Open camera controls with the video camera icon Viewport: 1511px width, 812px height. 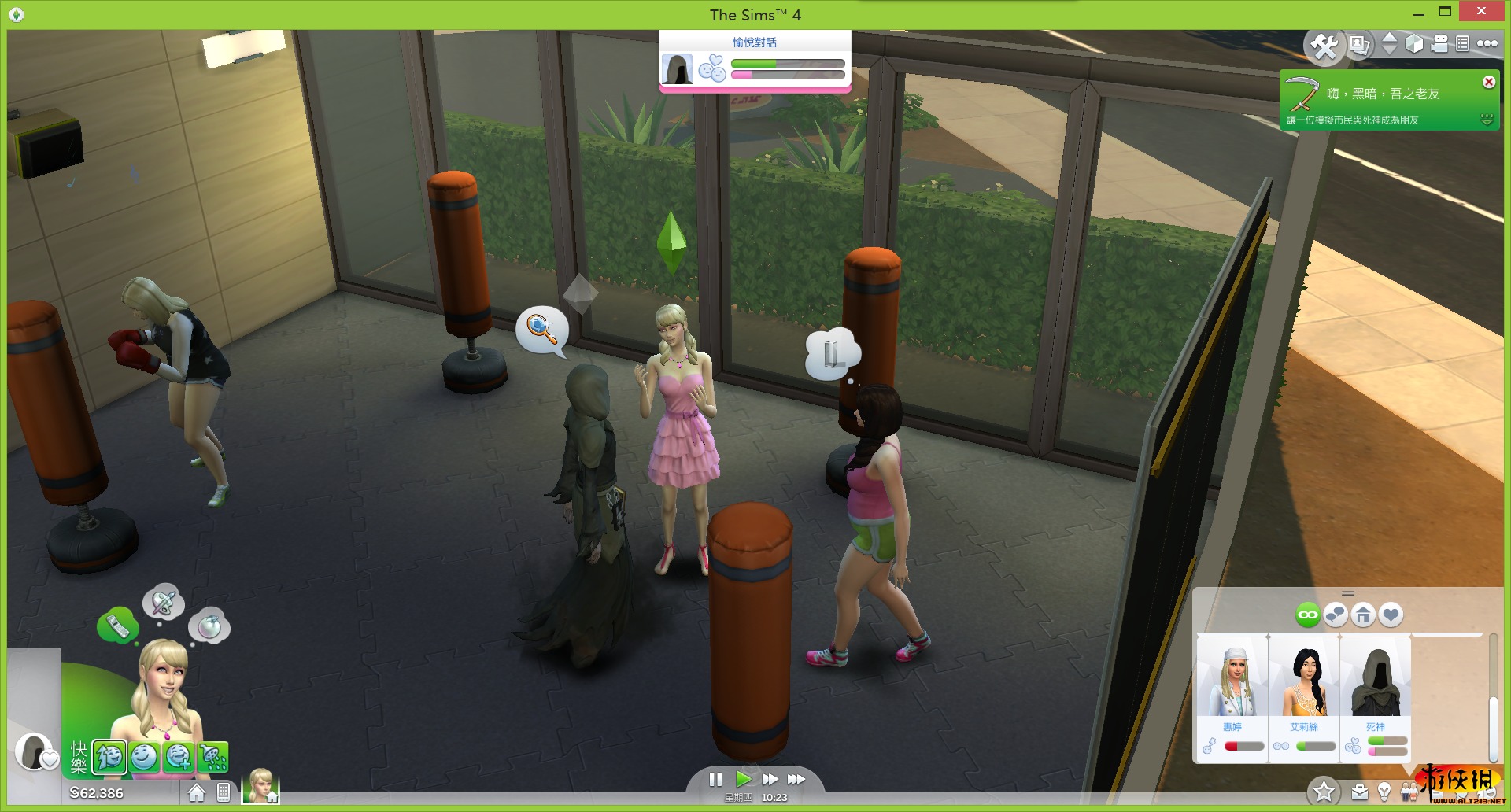click(1439, 44)
